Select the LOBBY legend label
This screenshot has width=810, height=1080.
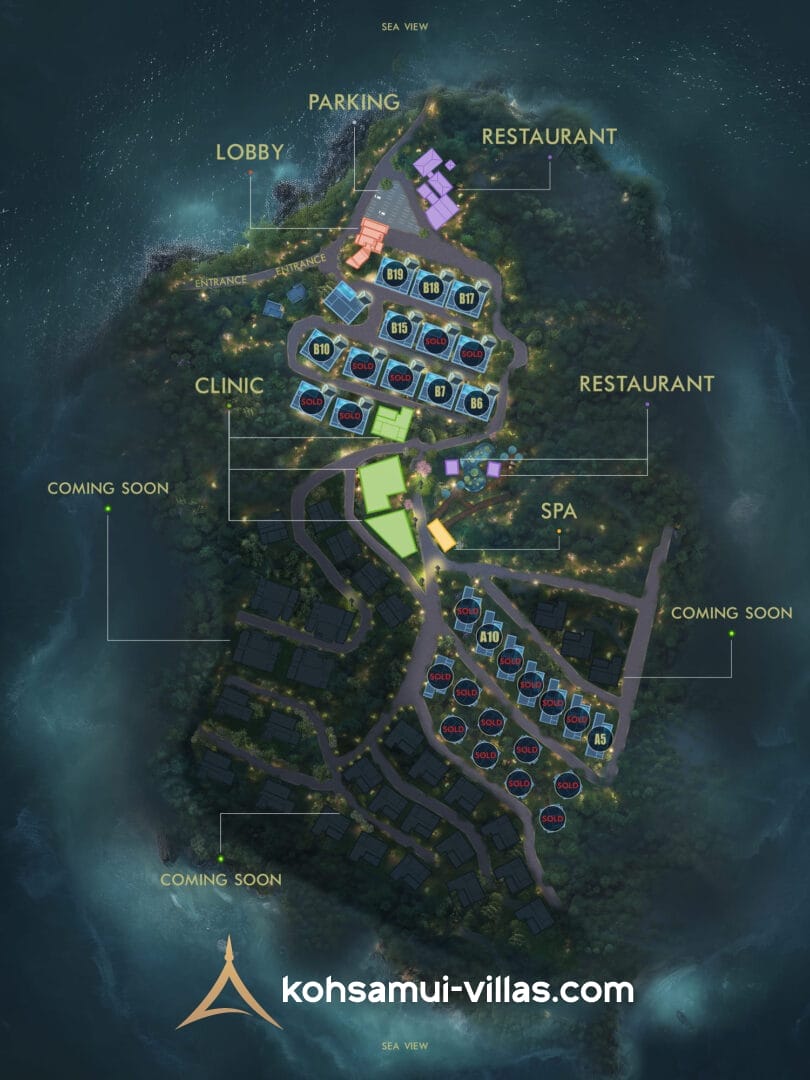coord(250,152)
